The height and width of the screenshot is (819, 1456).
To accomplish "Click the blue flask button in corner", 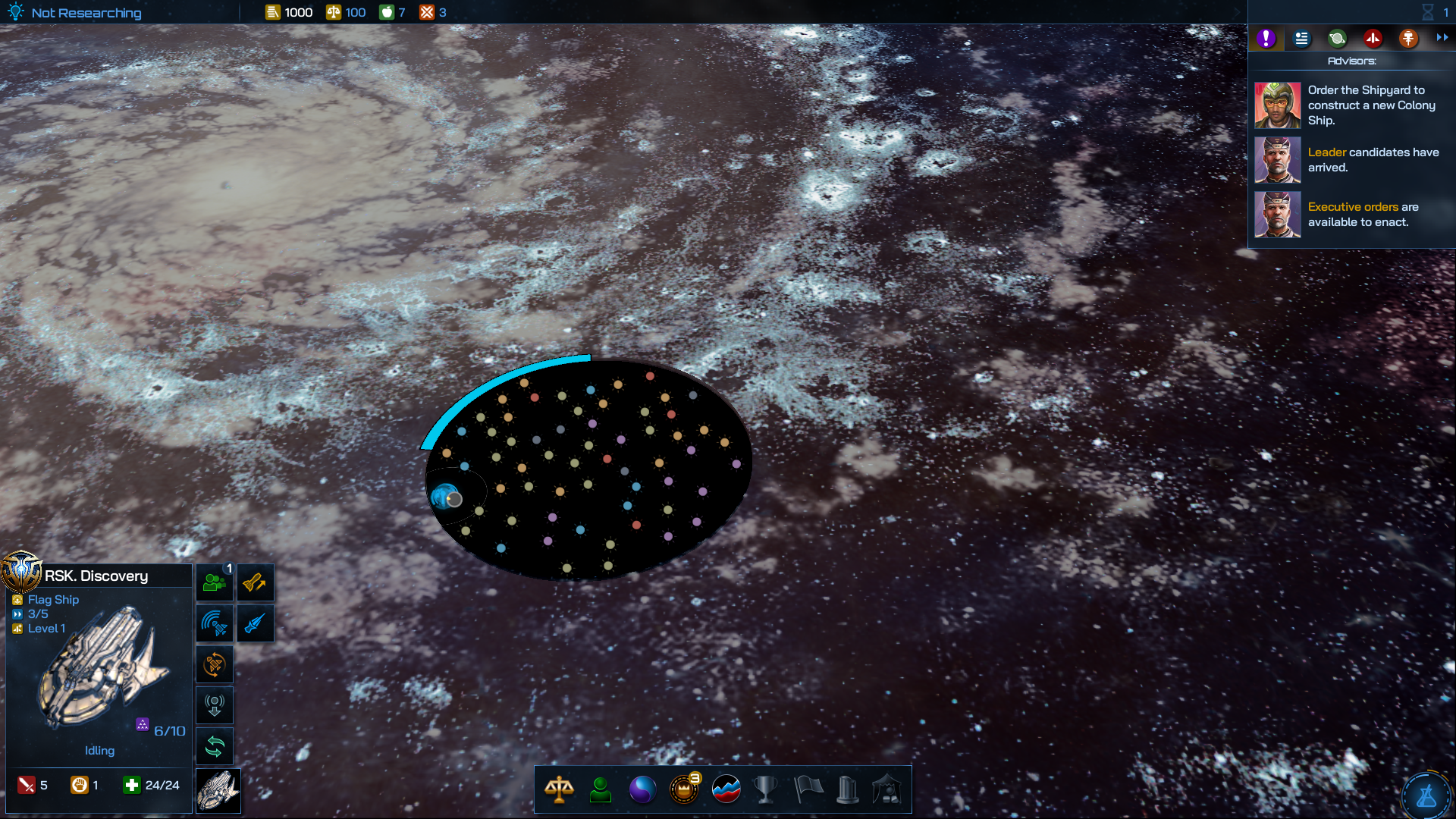I will 1426,796.
